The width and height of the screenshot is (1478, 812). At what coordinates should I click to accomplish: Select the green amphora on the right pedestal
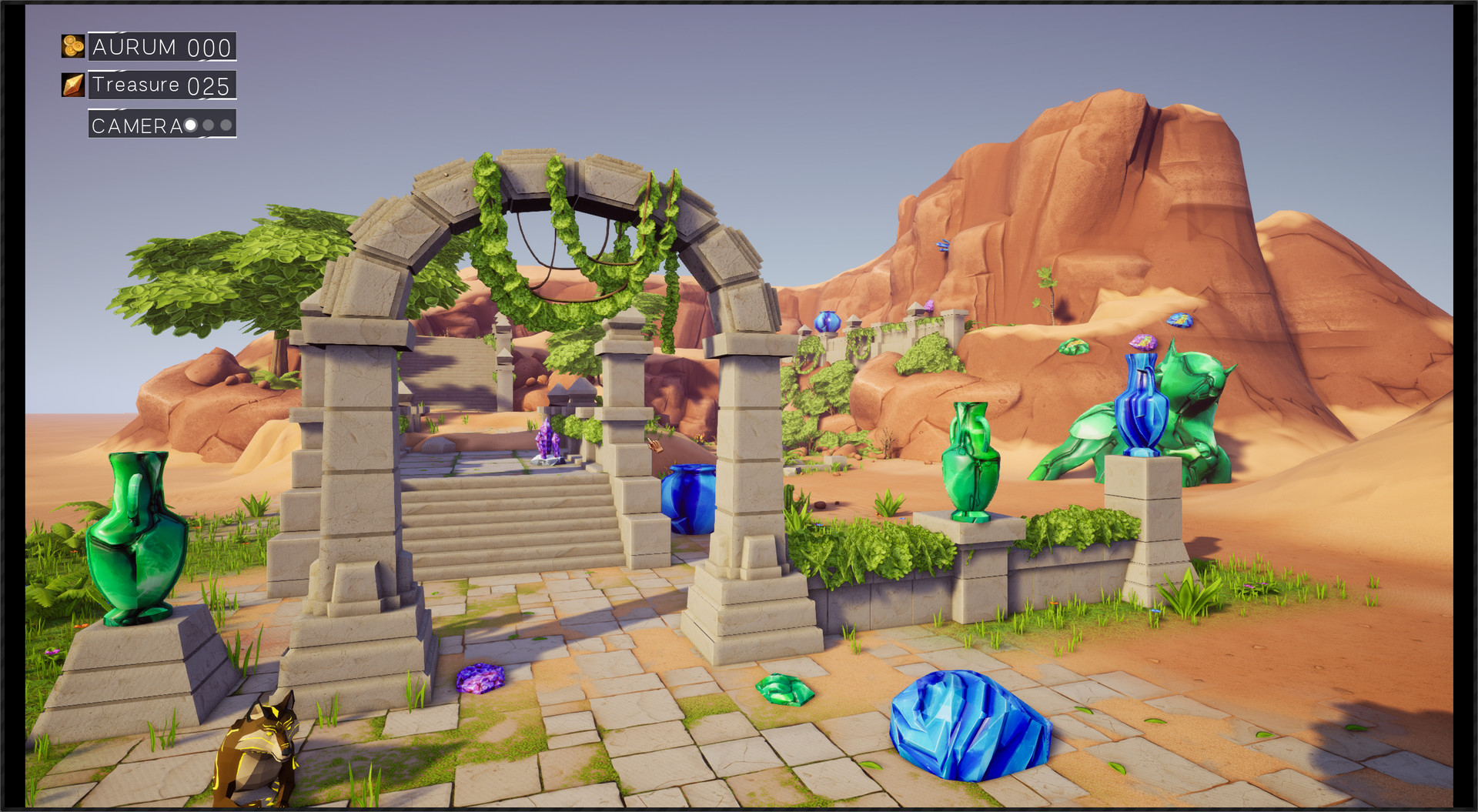coord(971,462)
